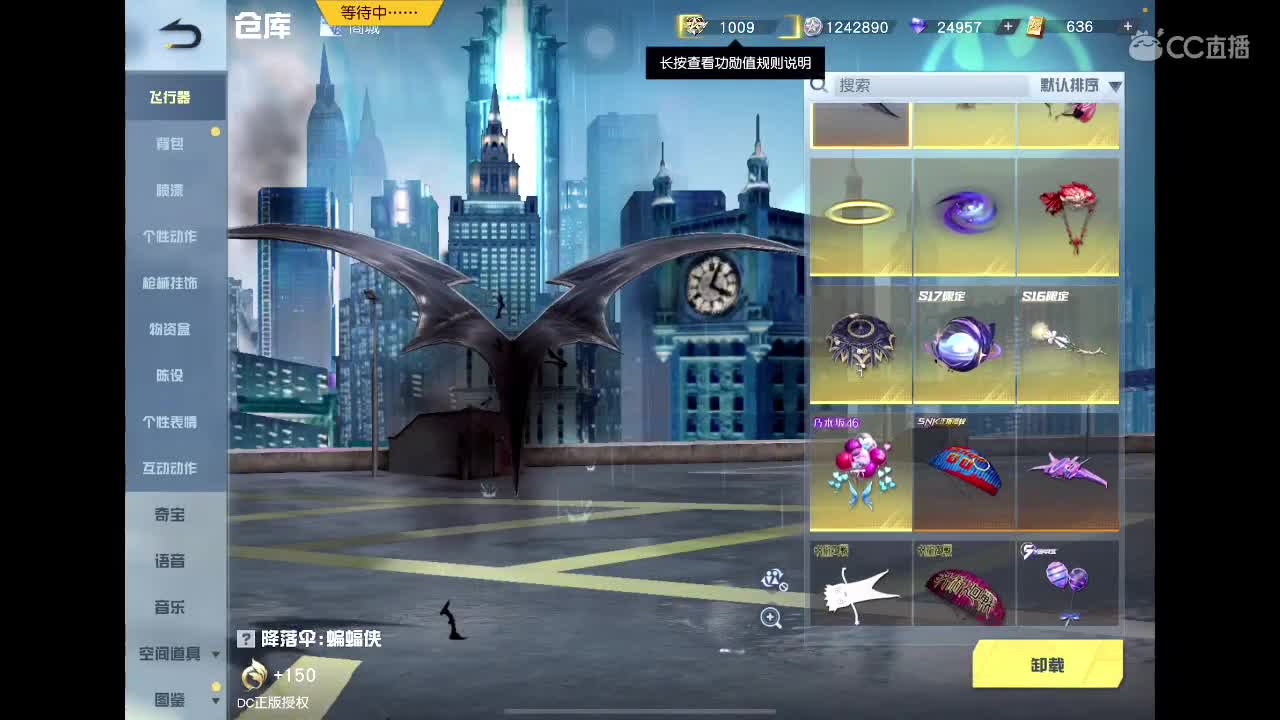This screenshot has width=1280, height=720.
Task: Select the 喷漆 sidebar category
Action: click(x=172, y=190)
